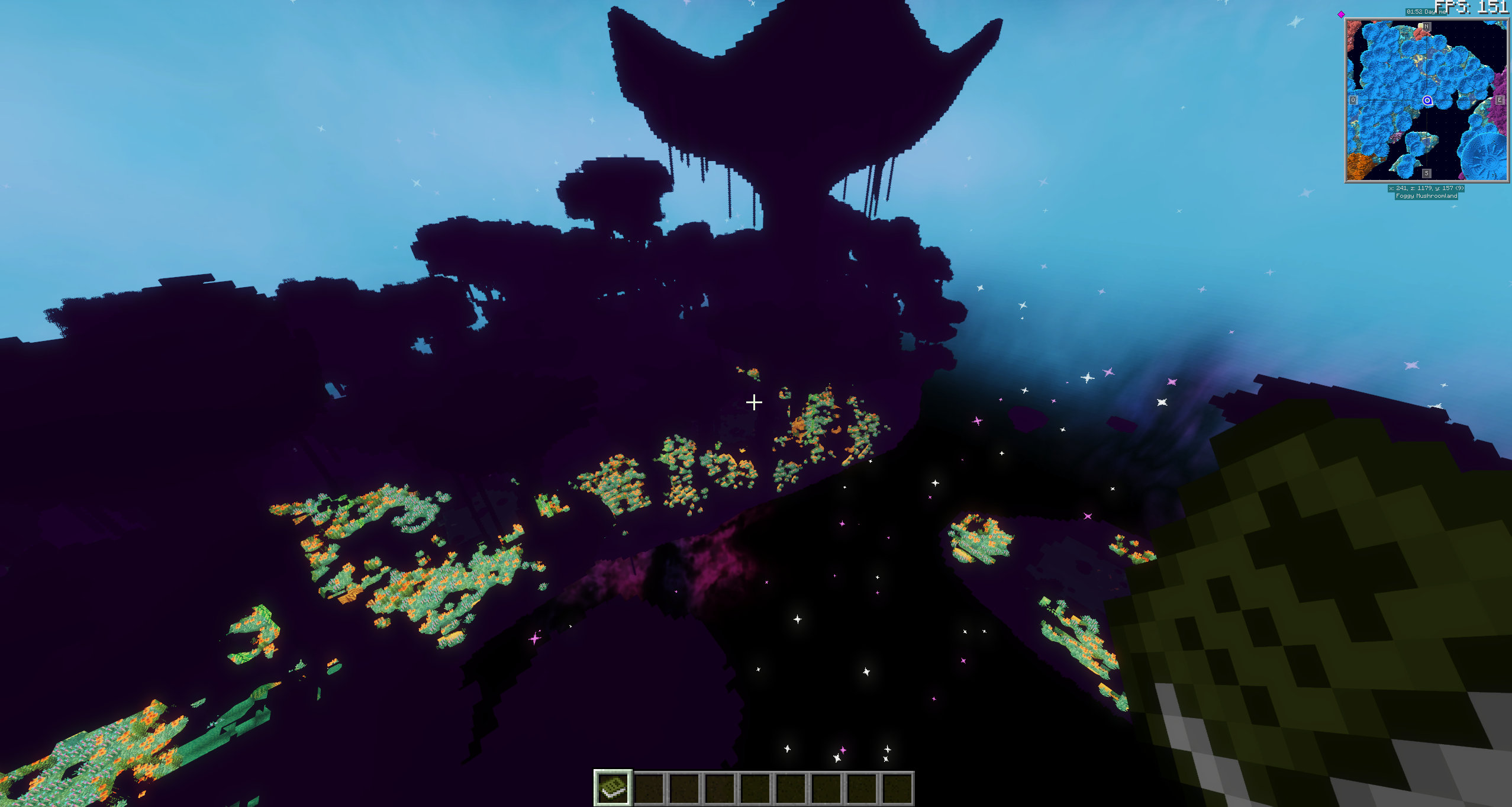Click the N compass marker on the minimap
The height and width of the screenshot is (807, 1512).
coord(1426,26)
